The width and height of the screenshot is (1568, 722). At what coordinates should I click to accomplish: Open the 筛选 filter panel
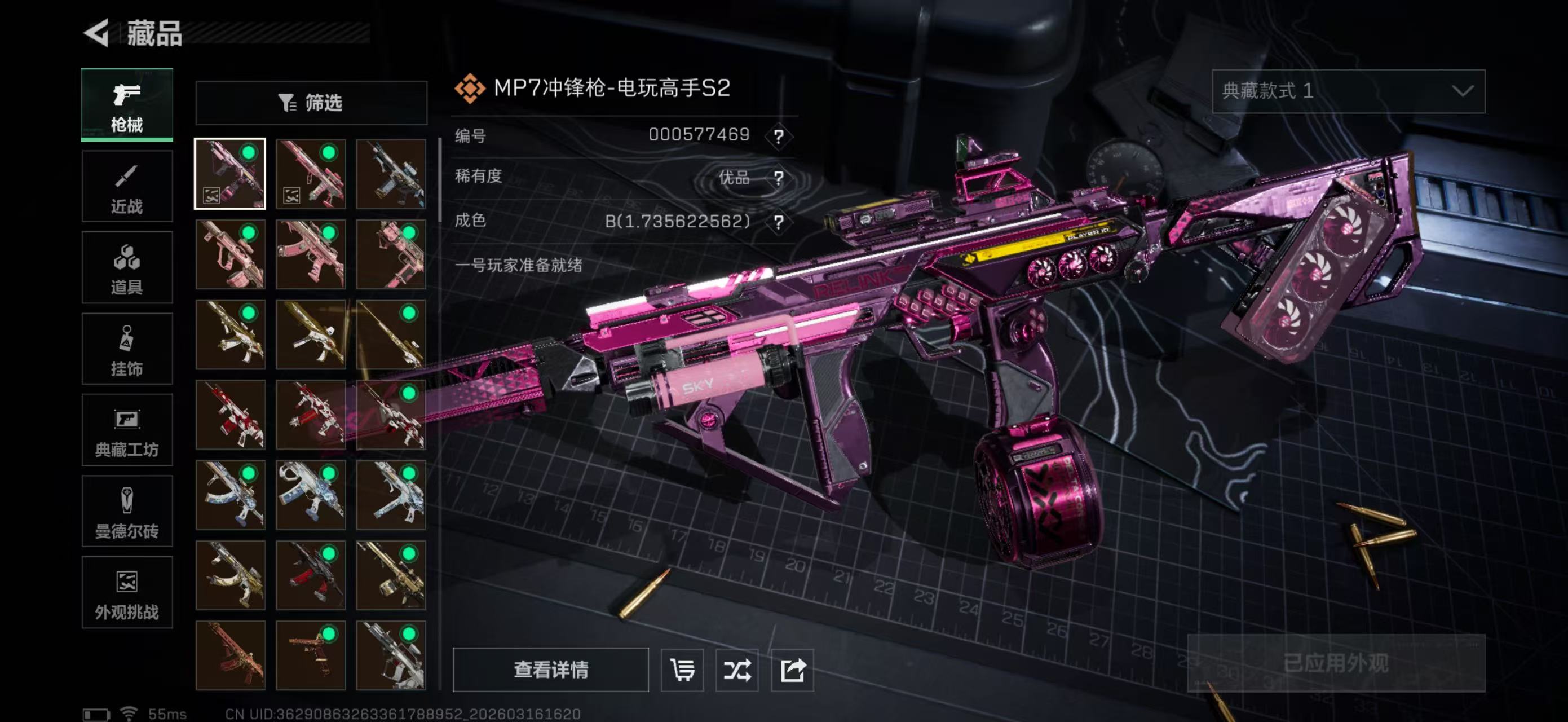[312, 103]
